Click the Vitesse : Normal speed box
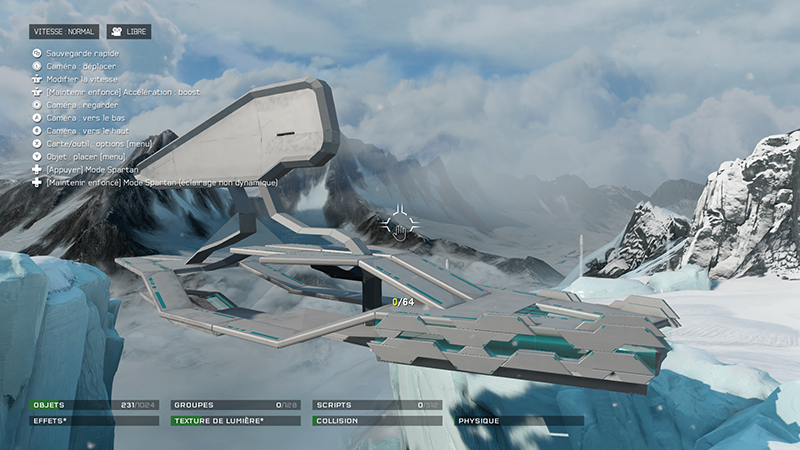Screen dimensions: 800x450 [x=63, y=32]
